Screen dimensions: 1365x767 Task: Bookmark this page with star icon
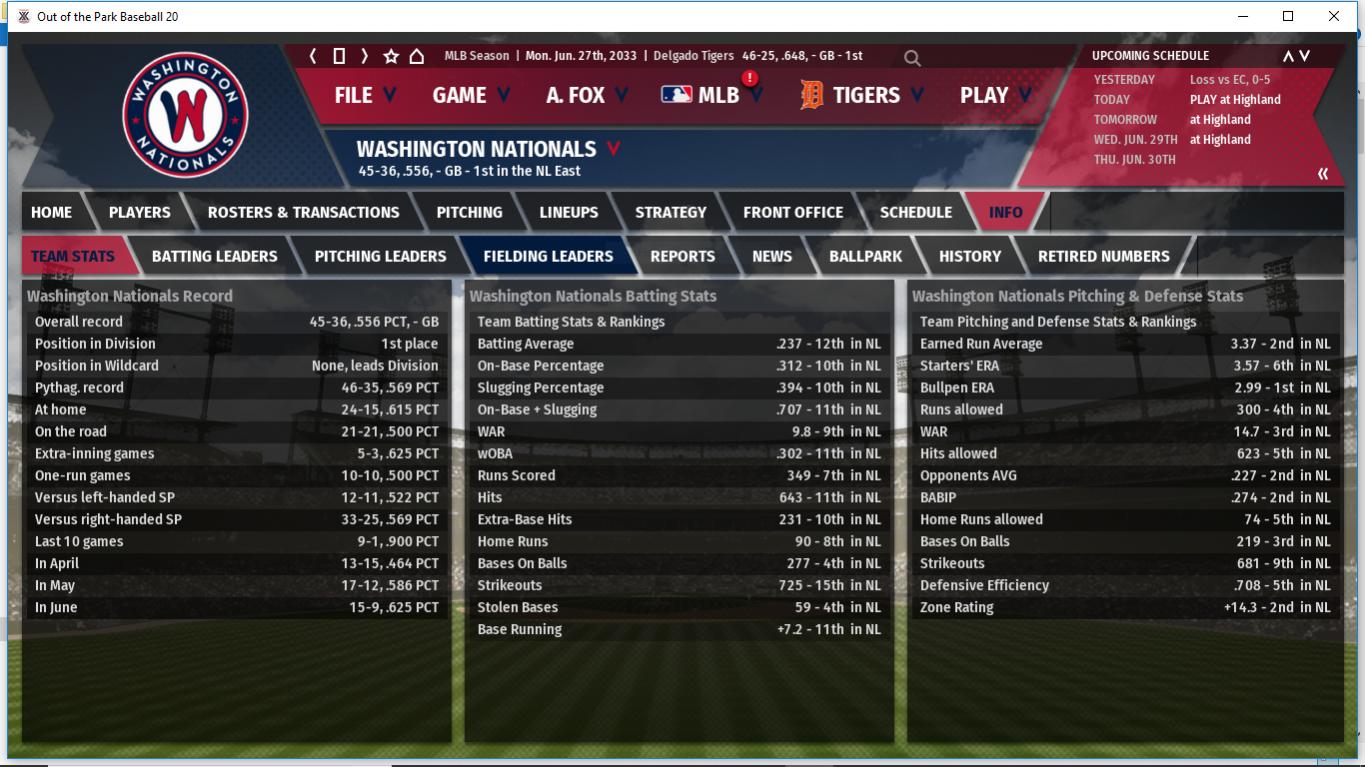pos(391,56)
